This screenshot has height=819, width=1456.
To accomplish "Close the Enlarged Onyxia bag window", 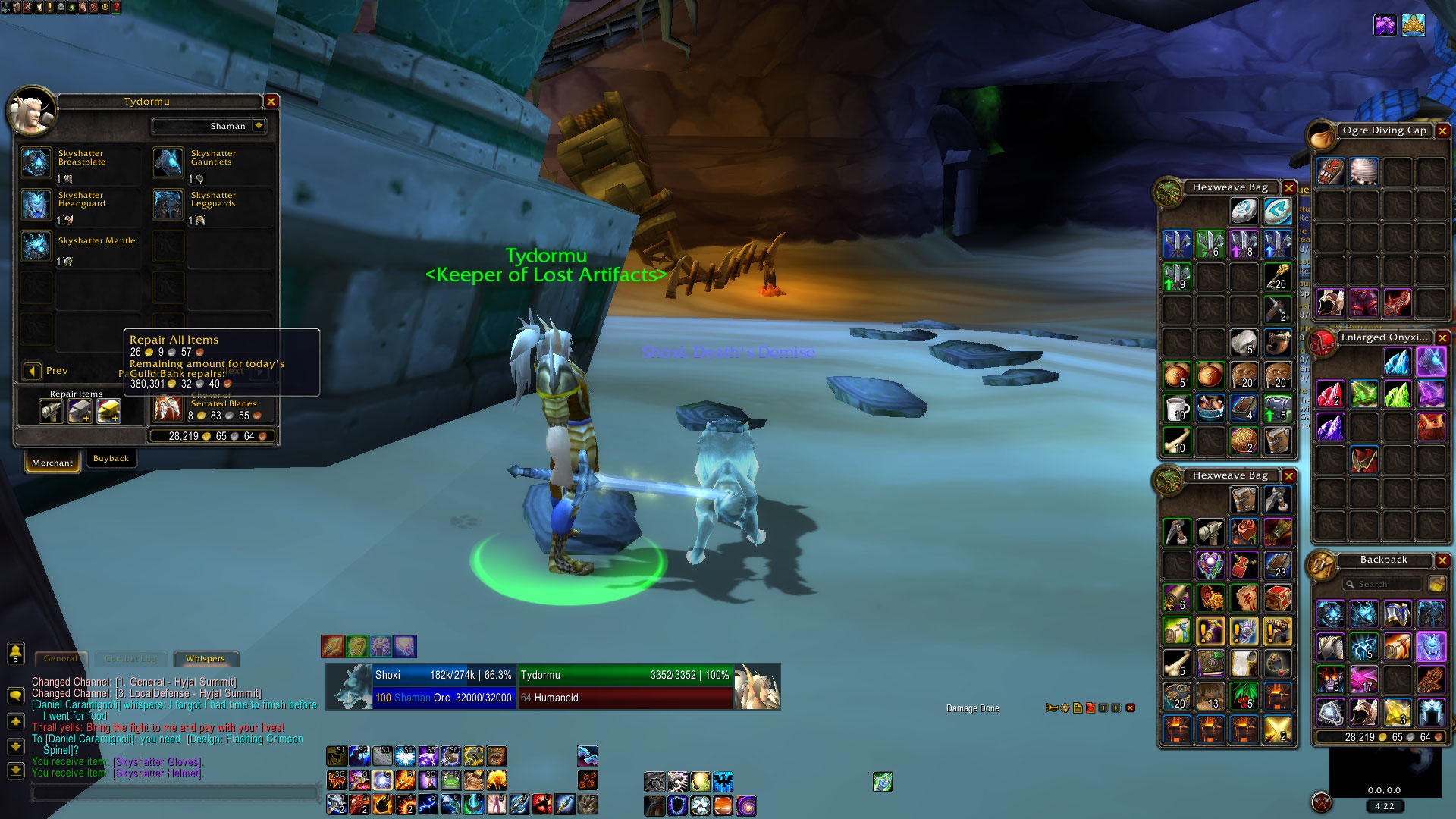I will [x=1442, y=338].
